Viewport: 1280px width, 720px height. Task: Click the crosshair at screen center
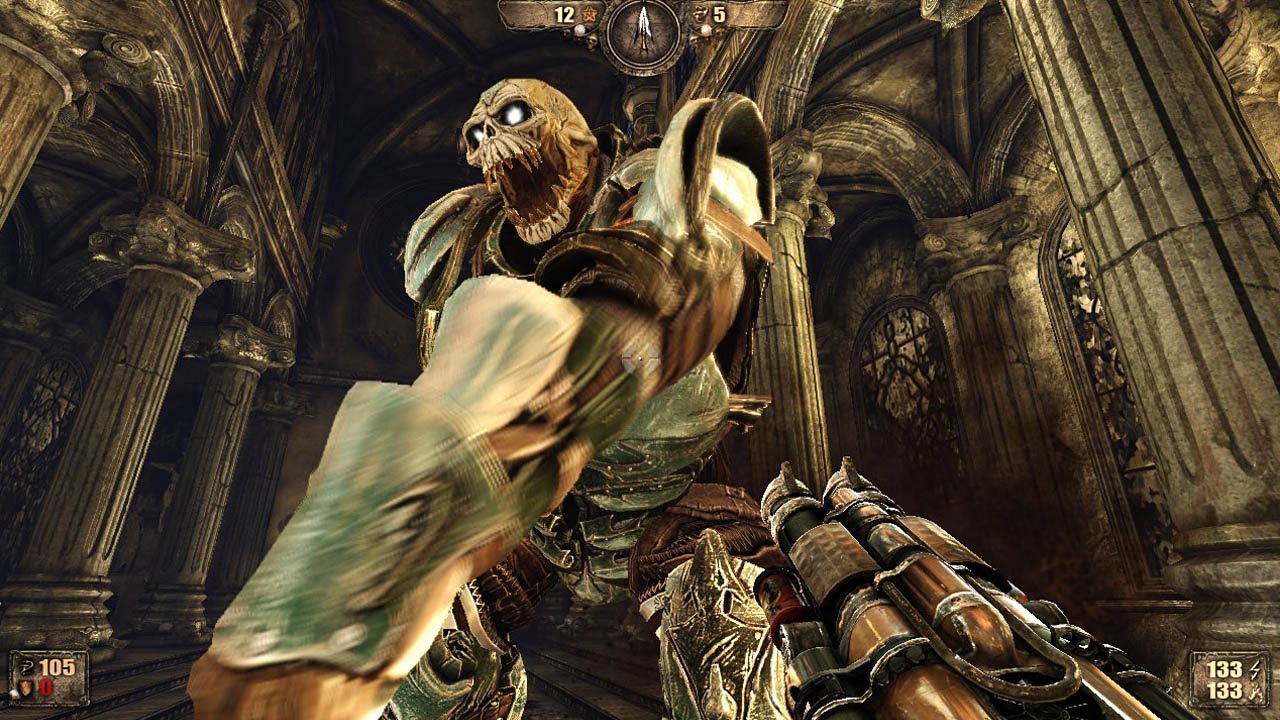(x=640, y=360)
